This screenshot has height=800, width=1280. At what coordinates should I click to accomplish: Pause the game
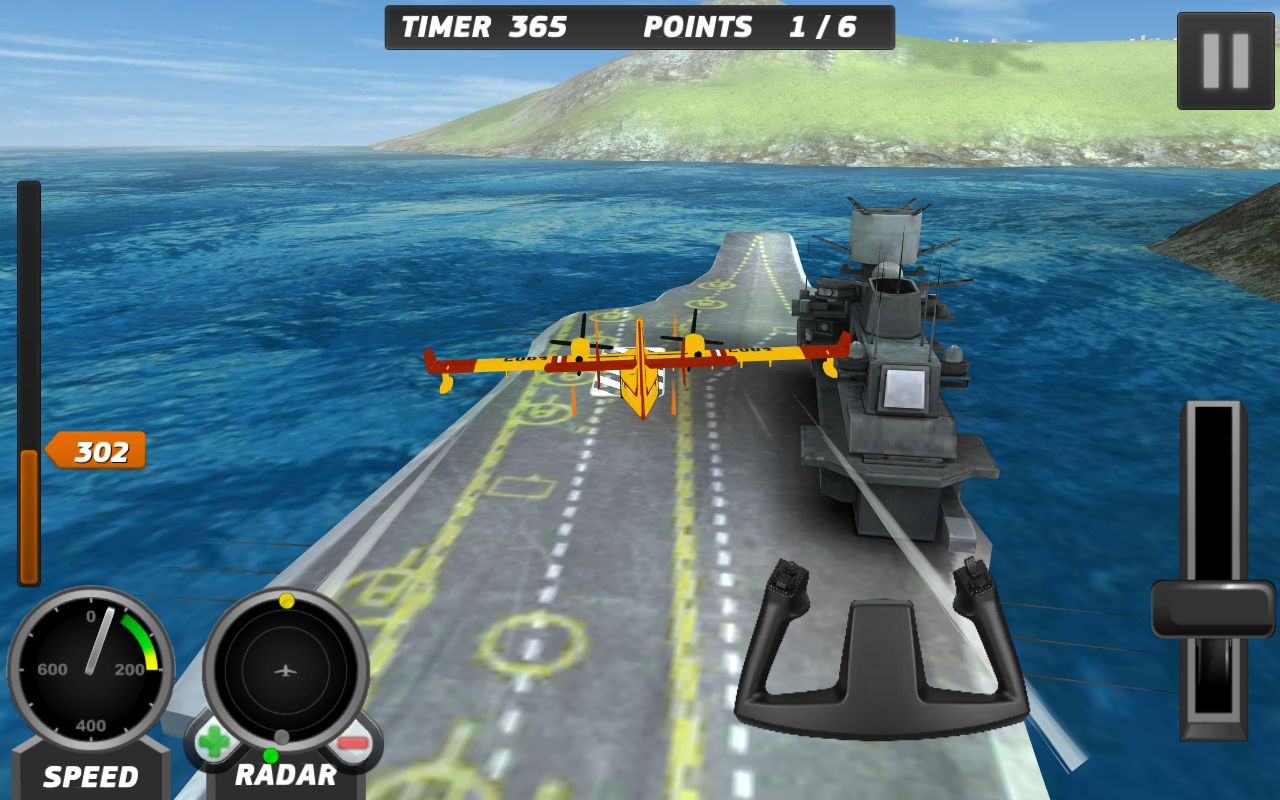[x=1224, y=58]
